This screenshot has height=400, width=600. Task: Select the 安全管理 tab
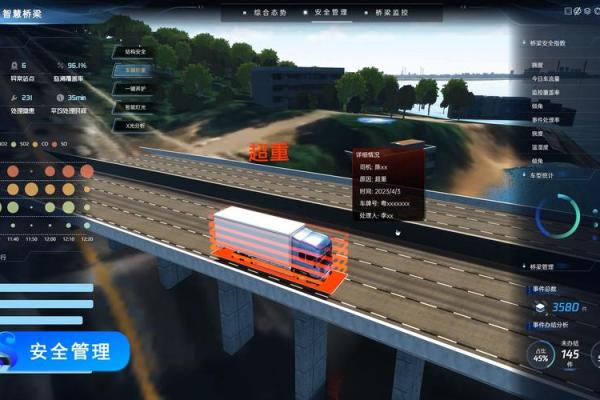pyautogui.click(x=329, y=12)
